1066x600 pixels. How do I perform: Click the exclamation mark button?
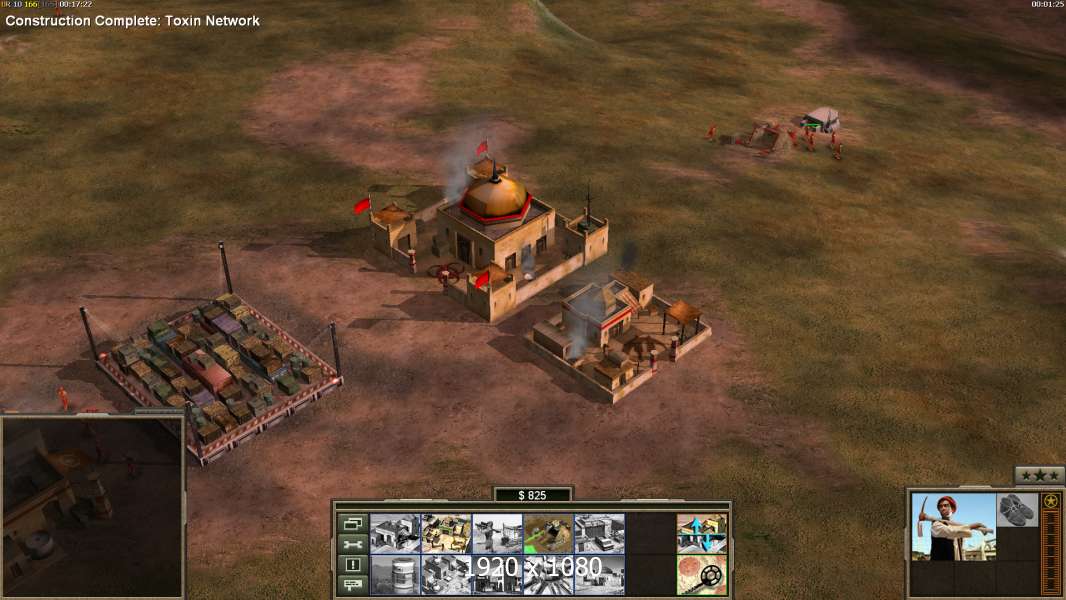coord(352,565)
